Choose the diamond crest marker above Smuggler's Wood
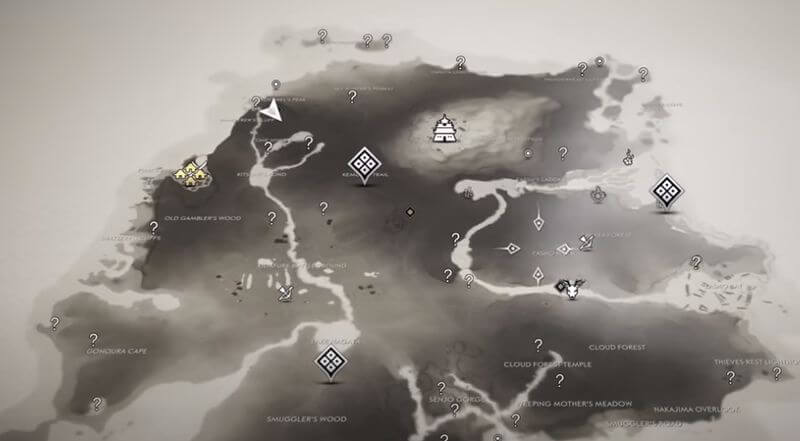The image size is (800, 441). (x=329, y=362)
